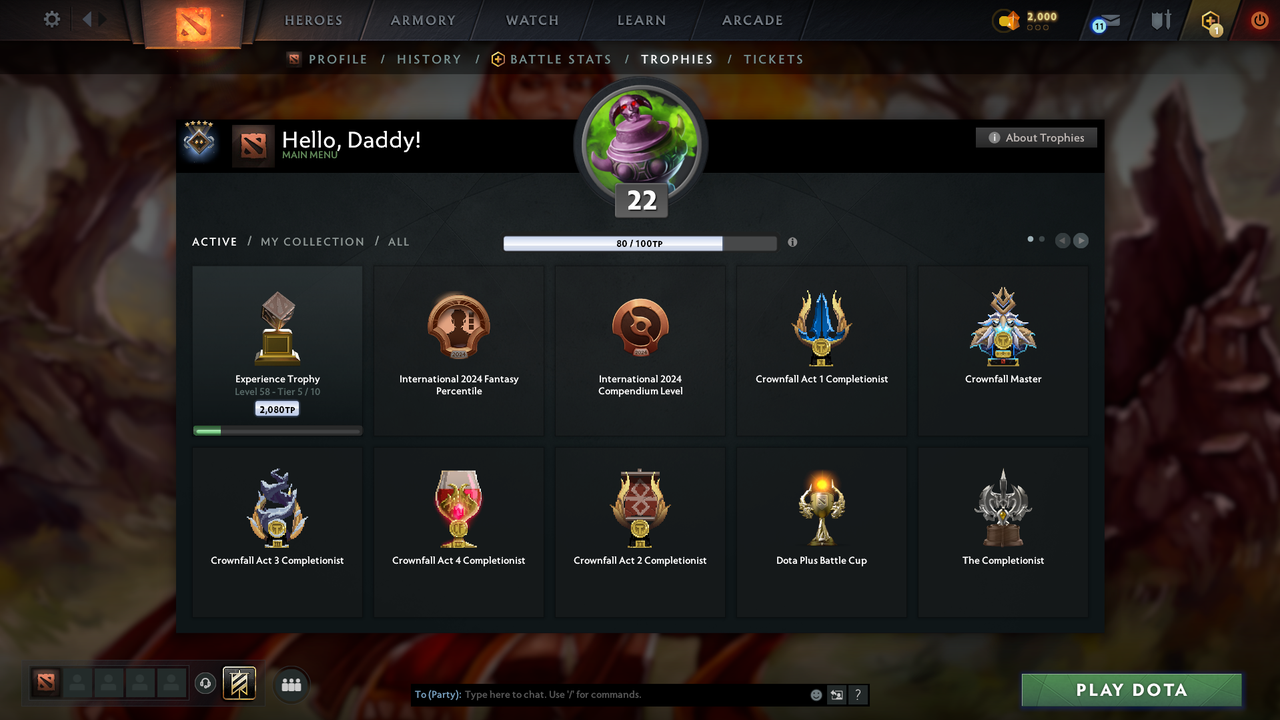Click the green PLAY DOTA button
Image resolution: width=1280 pixels, height=720 pixels.
pos(1131,689)
